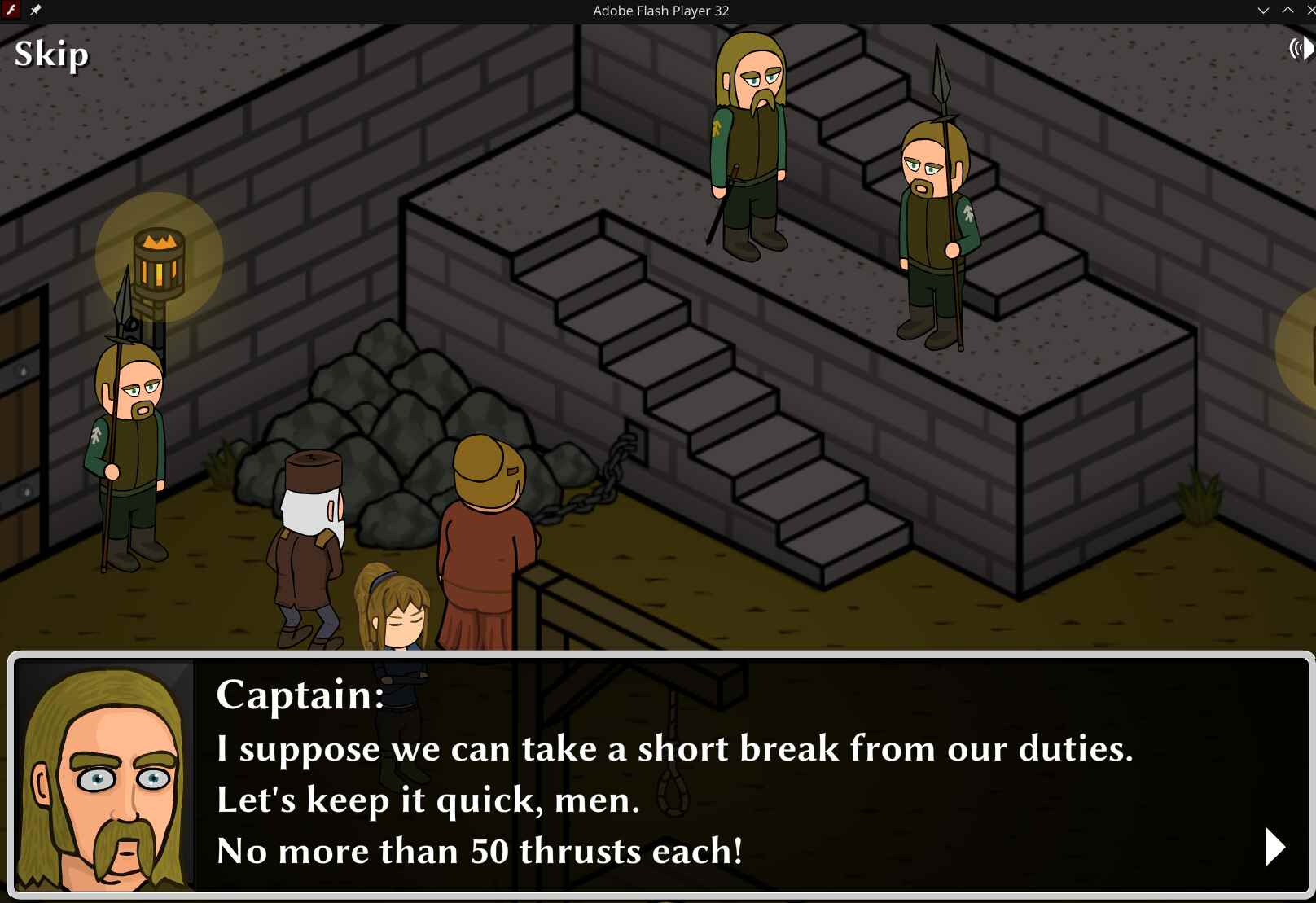
Task: Toggle the sound speaker icon
Action: (x=1301, y=49)
